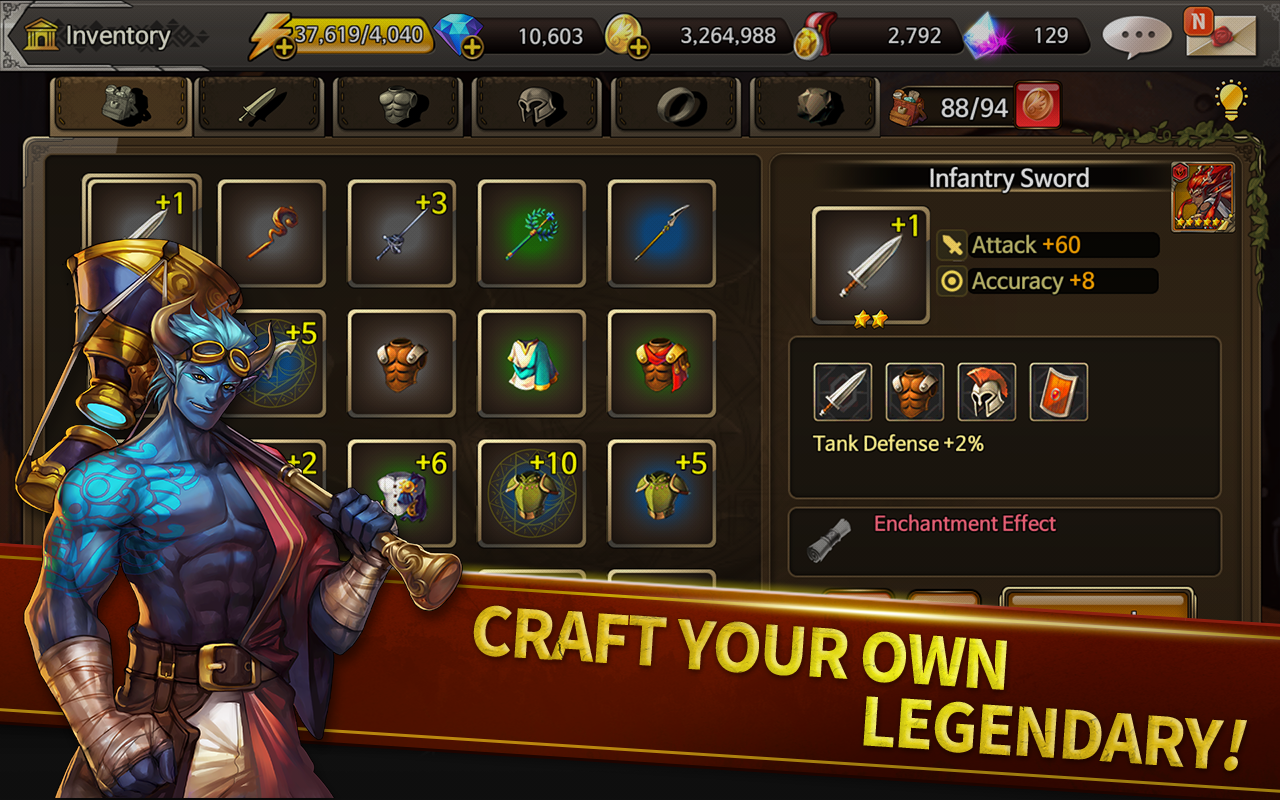The height and width of the screenshot is (800, 1280).
Task: Select the blue glowing spear slot
Action: coord(662,233)
